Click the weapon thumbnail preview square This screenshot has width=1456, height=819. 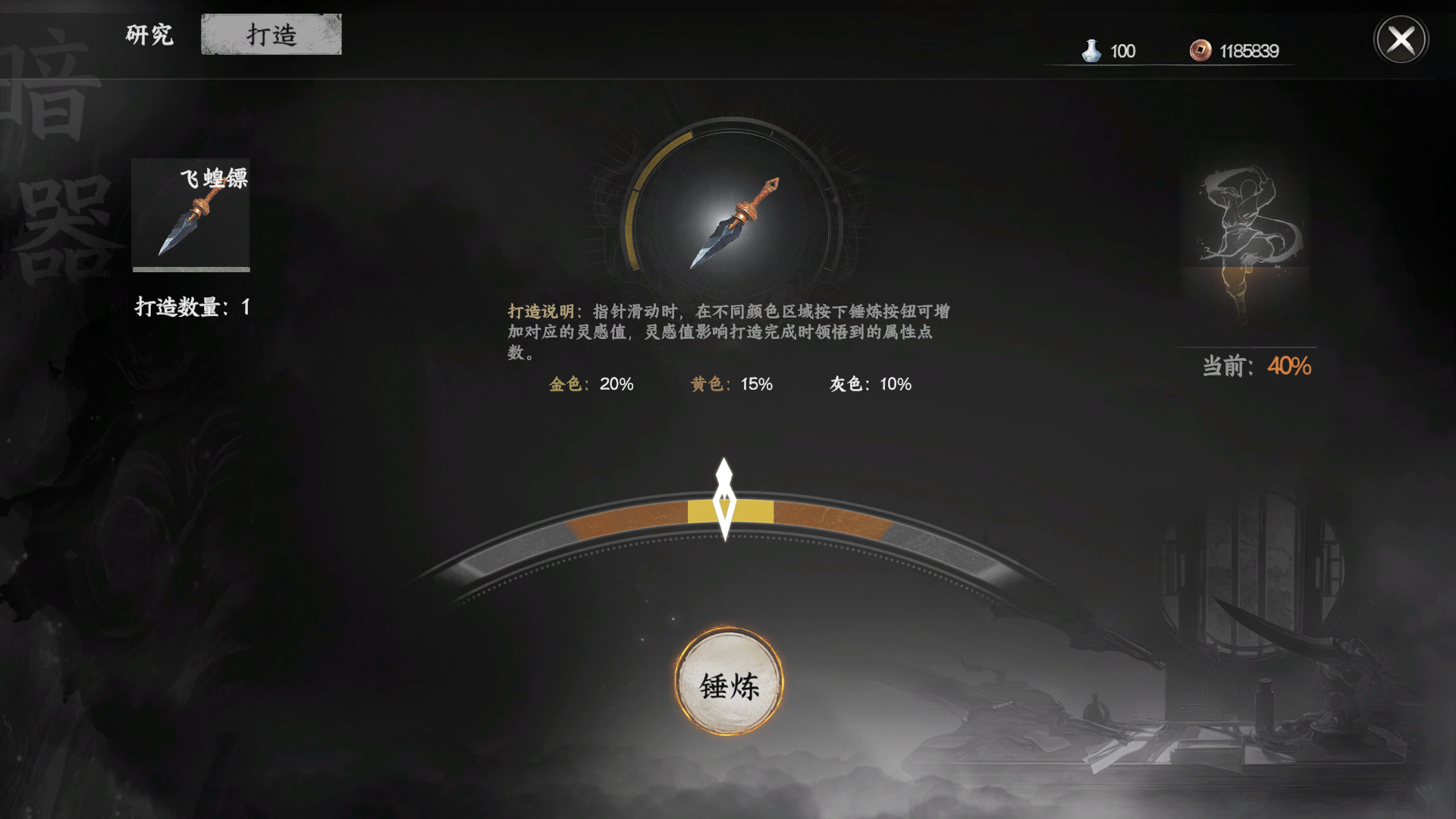(x=190, y=216)
